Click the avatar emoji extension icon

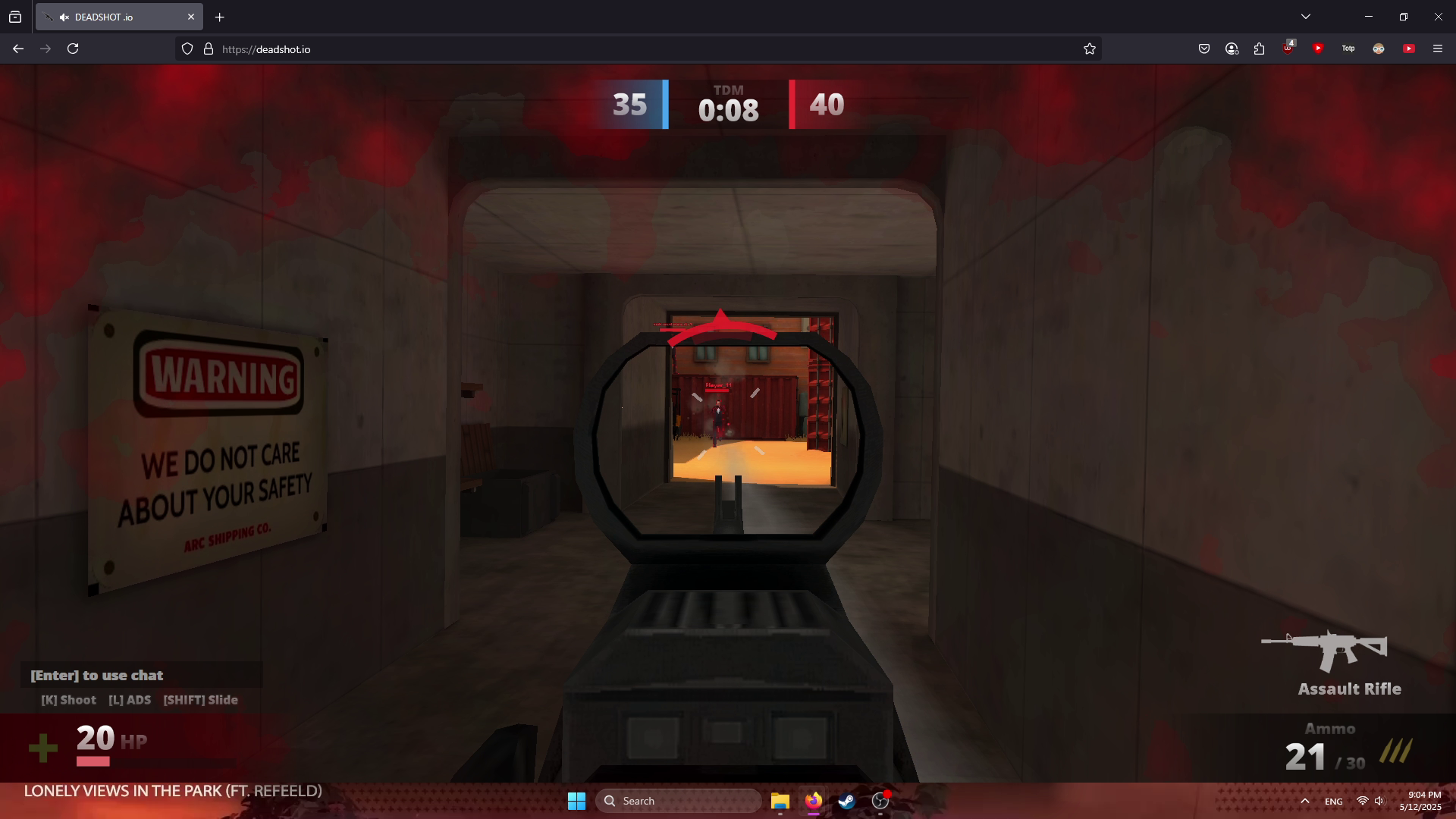[1379, 49]
